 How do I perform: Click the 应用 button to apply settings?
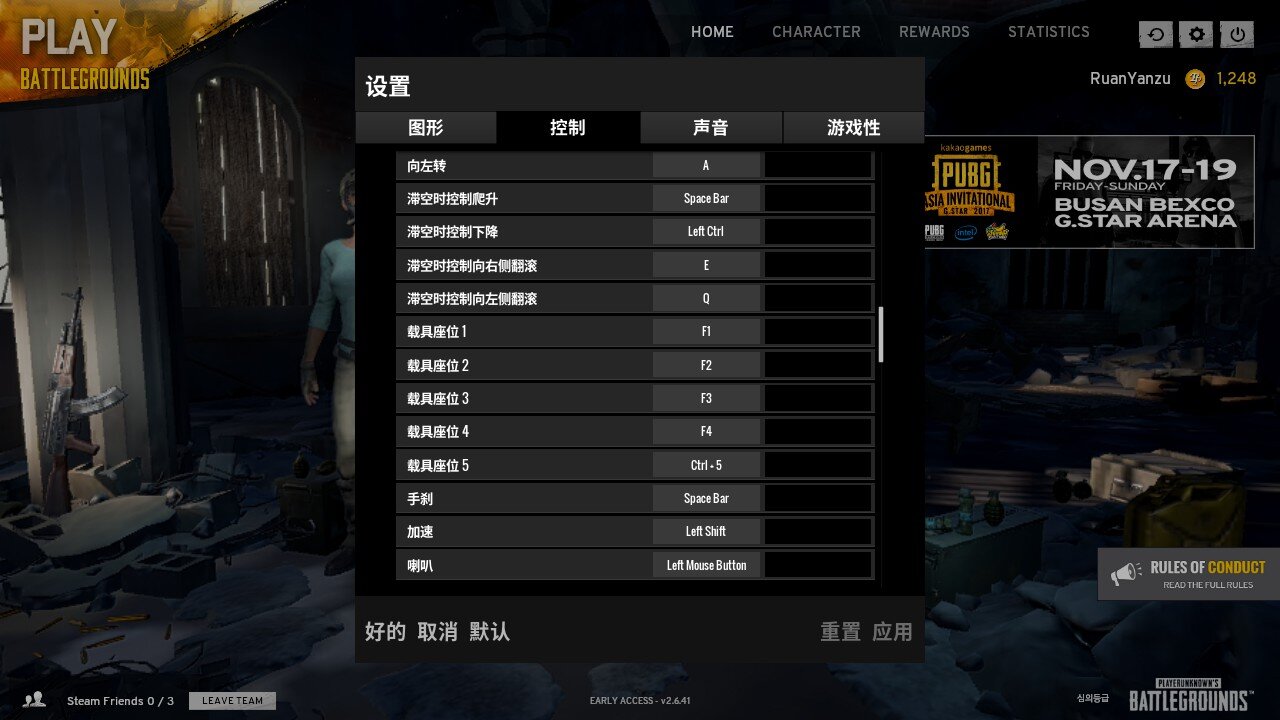click(892, 631)
